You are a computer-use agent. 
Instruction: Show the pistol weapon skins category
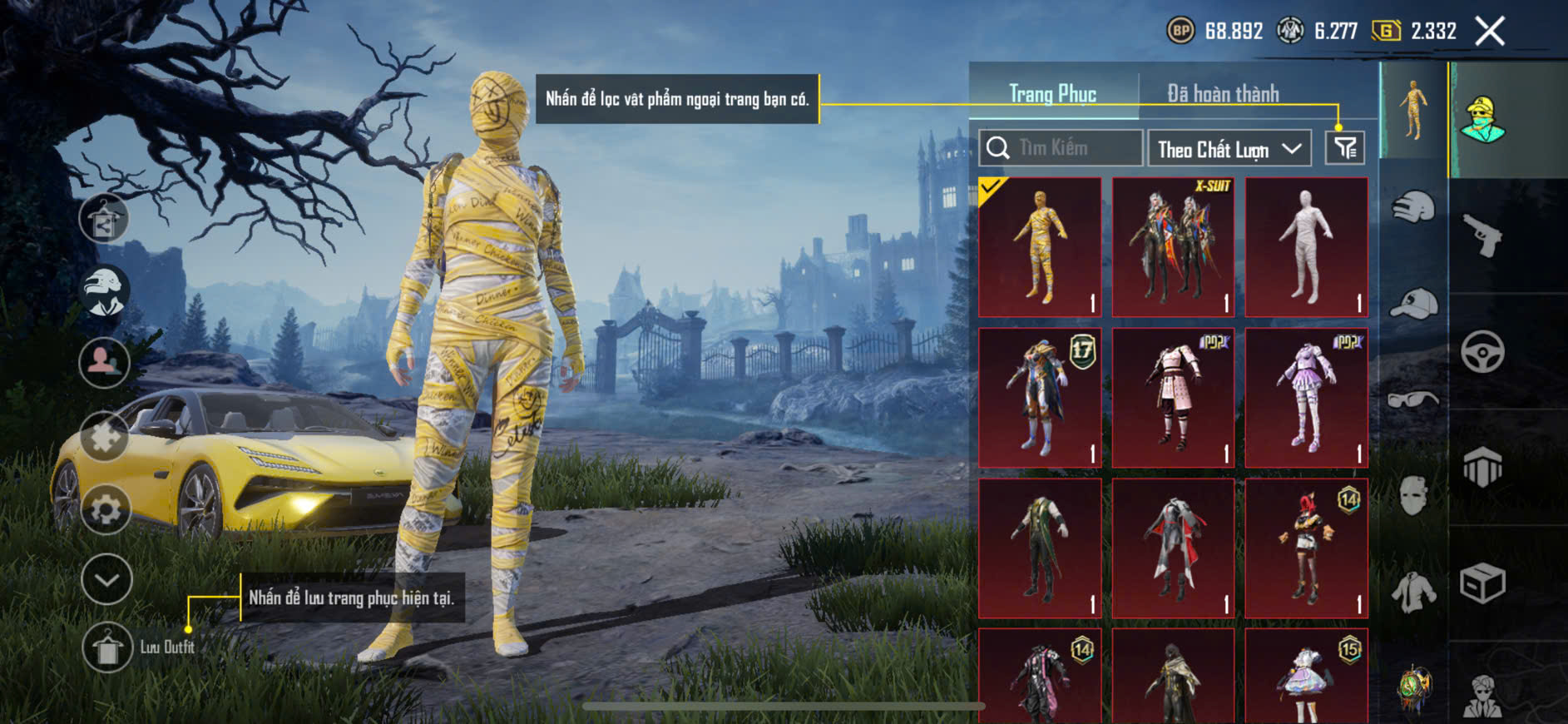(x=1482, y=235)
